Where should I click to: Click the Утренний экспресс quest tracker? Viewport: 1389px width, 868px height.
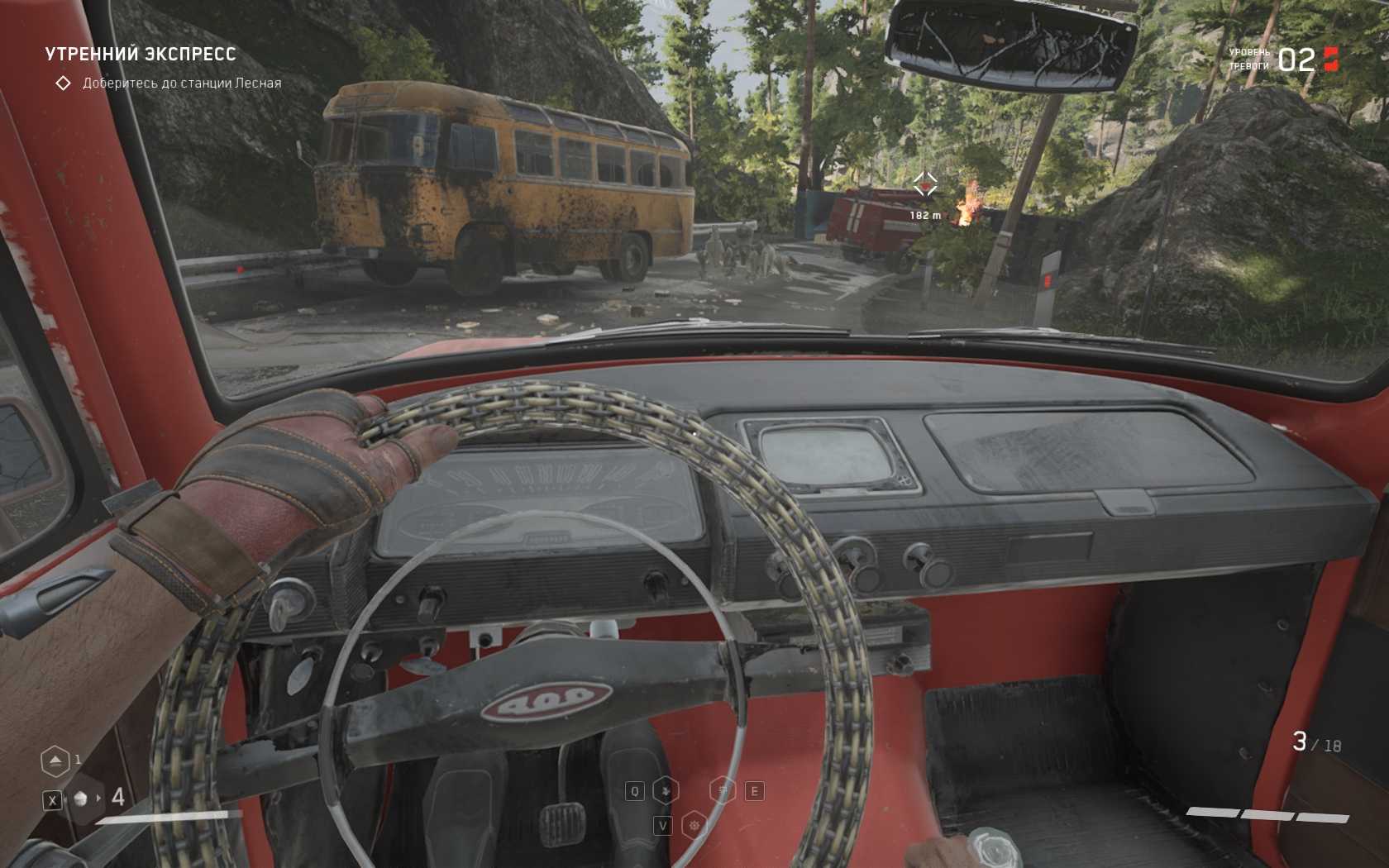[x=141, y=55]
